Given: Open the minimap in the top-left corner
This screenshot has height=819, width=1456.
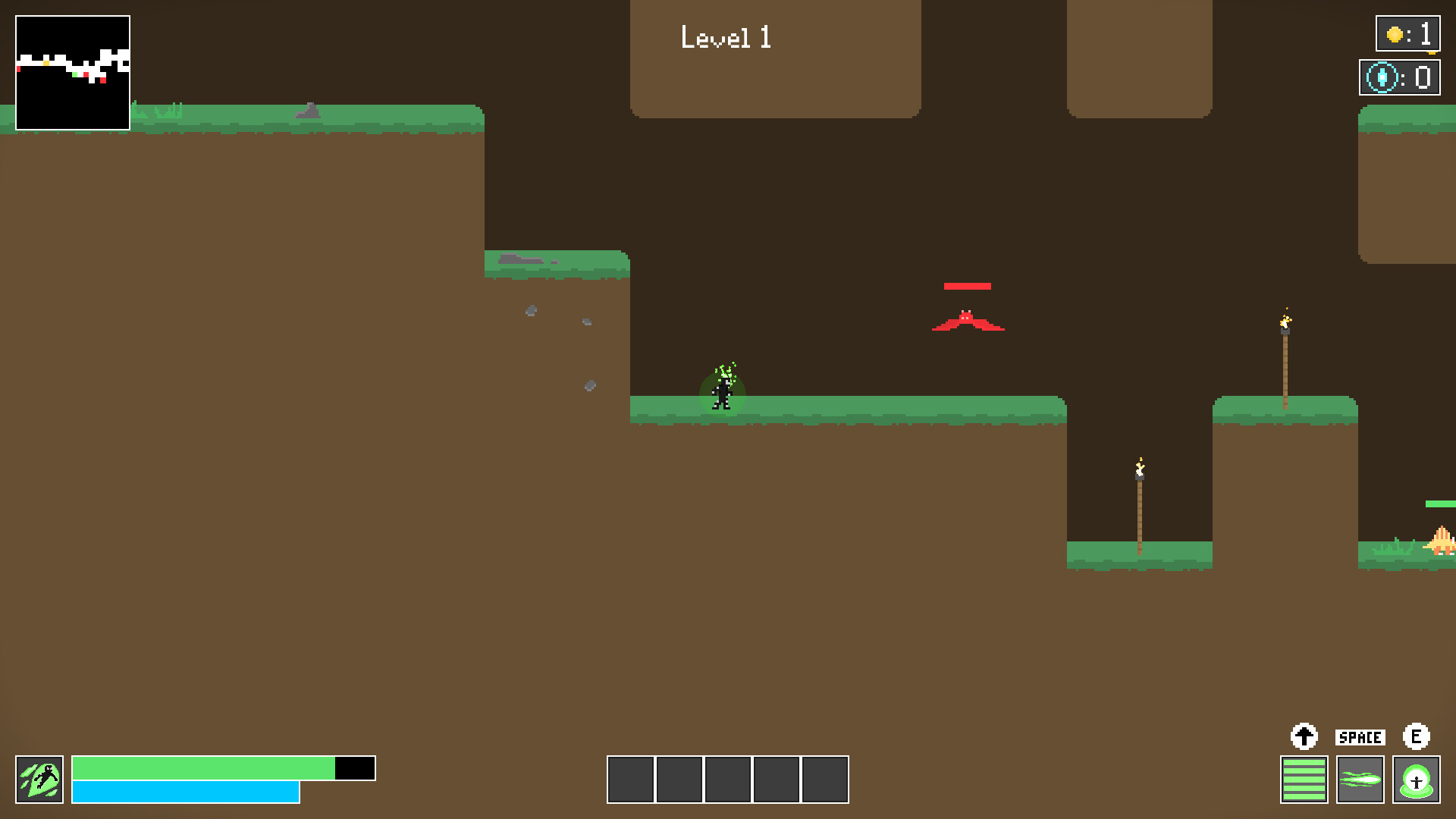Looking at the screenshot, I should [73, 72].
